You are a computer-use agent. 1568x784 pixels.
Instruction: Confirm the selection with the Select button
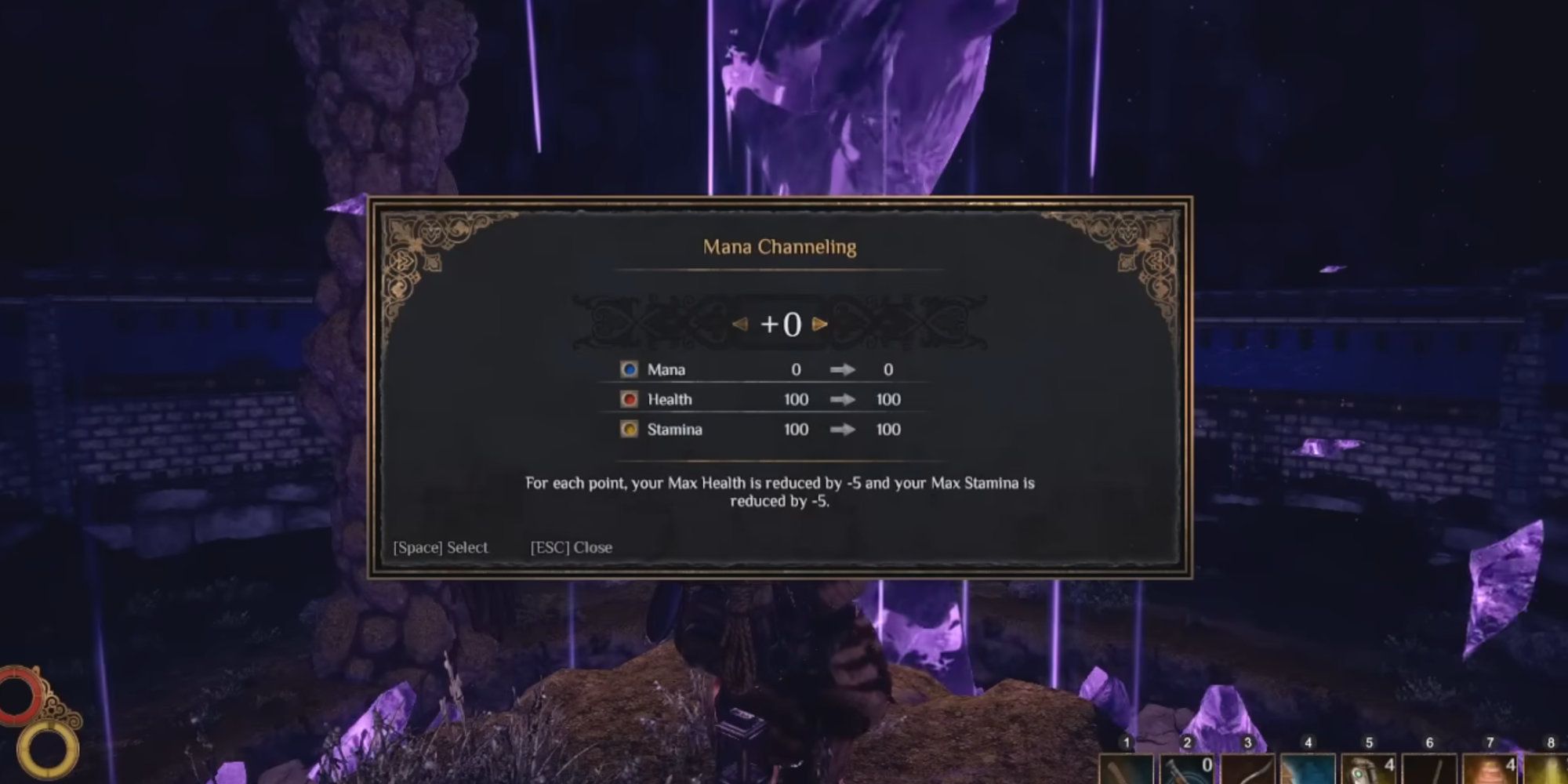coord(440,547)
